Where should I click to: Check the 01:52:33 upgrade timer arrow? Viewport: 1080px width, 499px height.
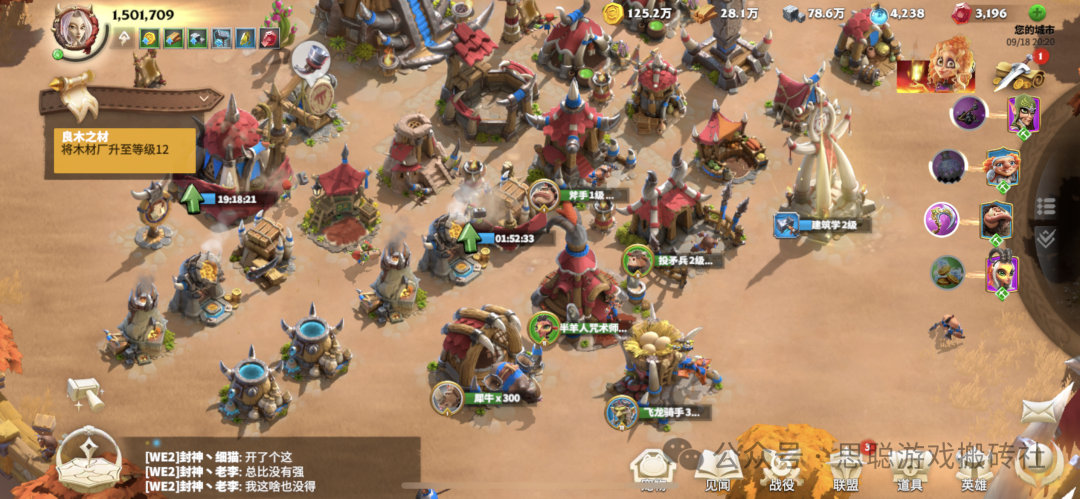(x=468, y=237)
